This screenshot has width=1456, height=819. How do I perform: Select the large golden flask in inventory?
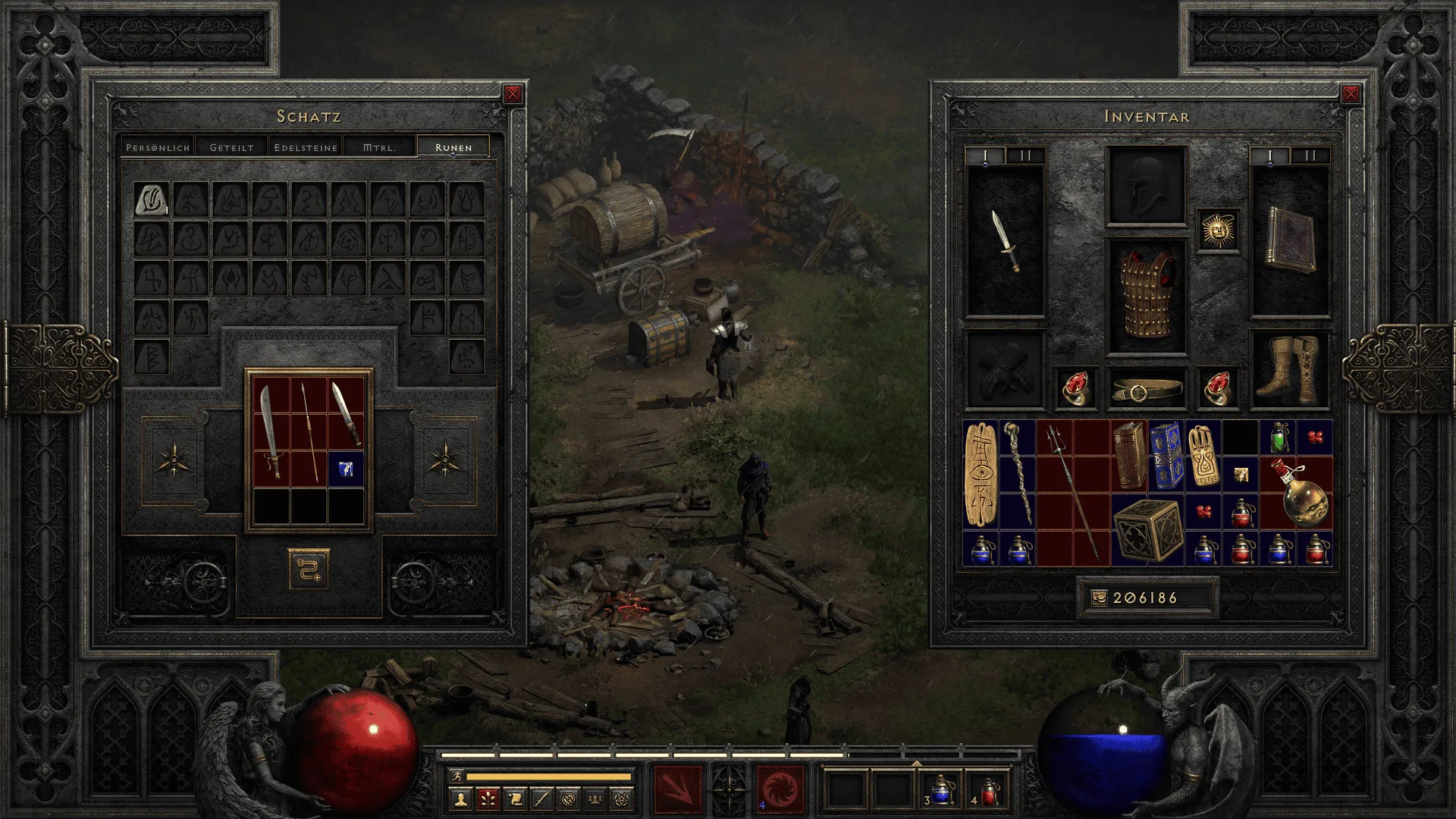pyautogui.click(x=1300, y=493)
